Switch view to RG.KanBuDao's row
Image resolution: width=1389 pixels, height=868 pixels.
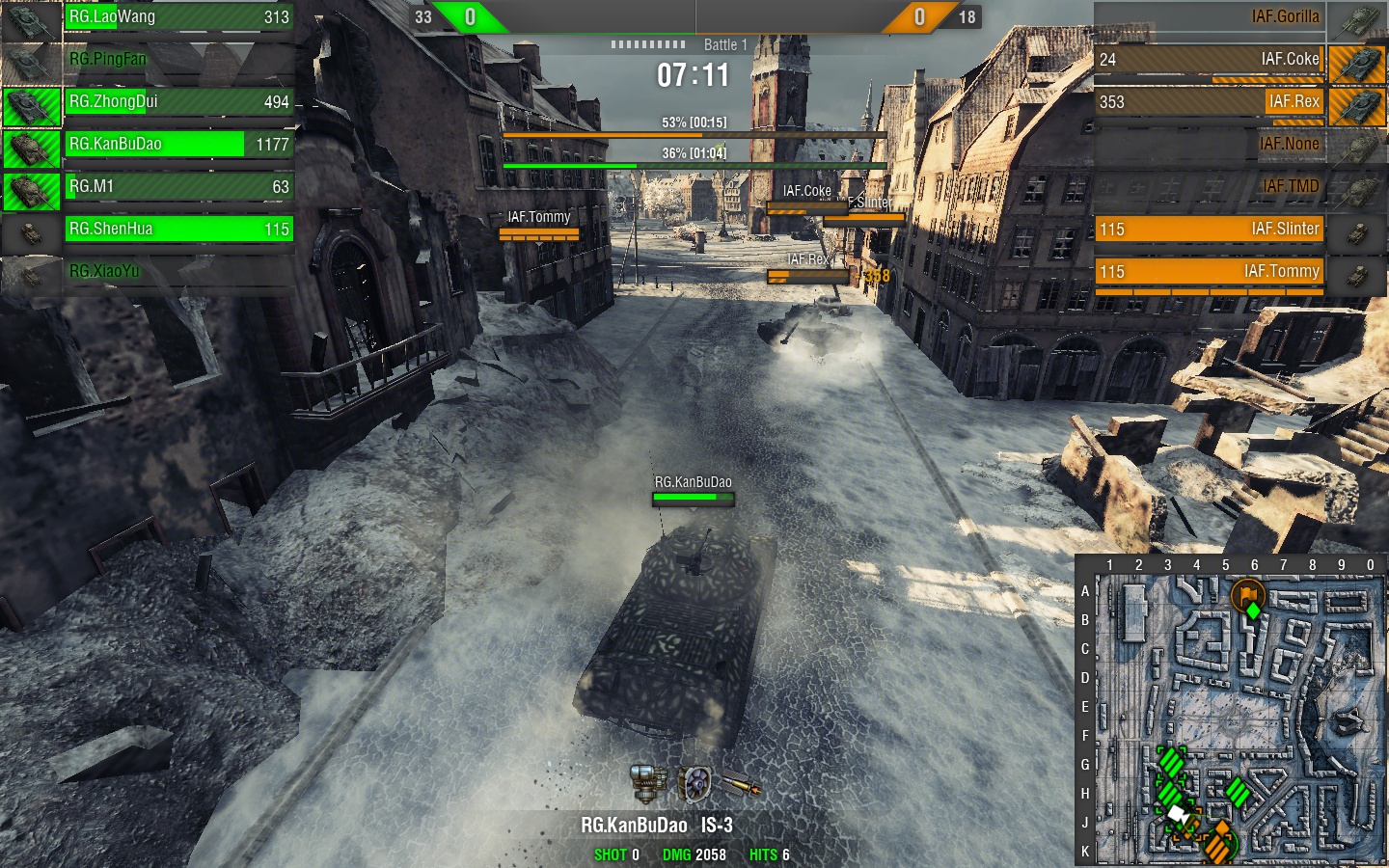click(178, 145)
